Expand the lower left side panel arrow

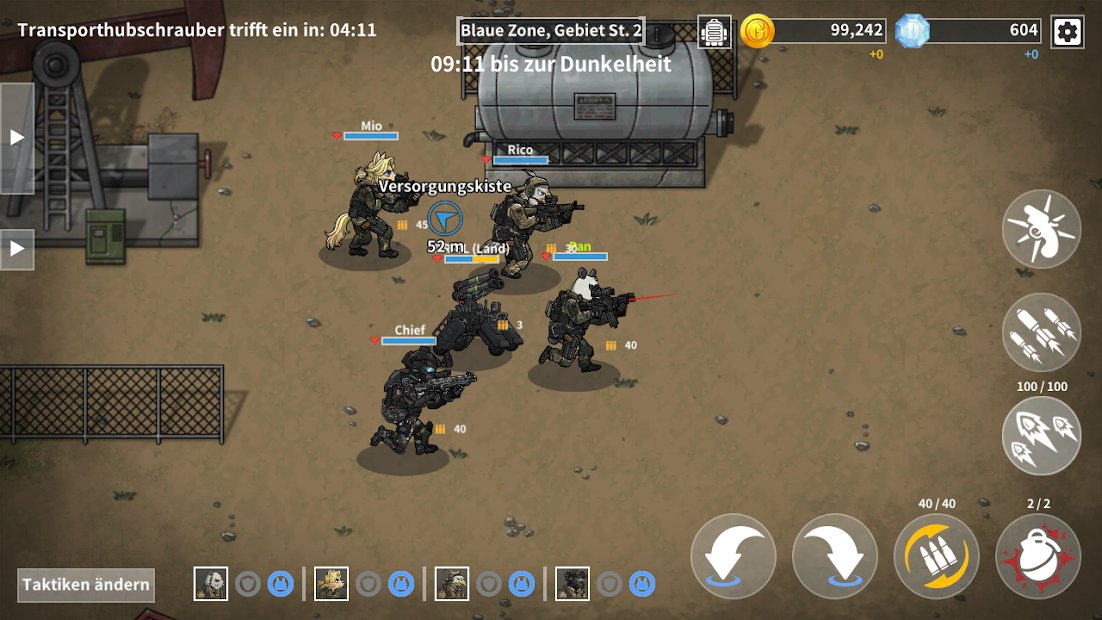[x=17, y=249]
